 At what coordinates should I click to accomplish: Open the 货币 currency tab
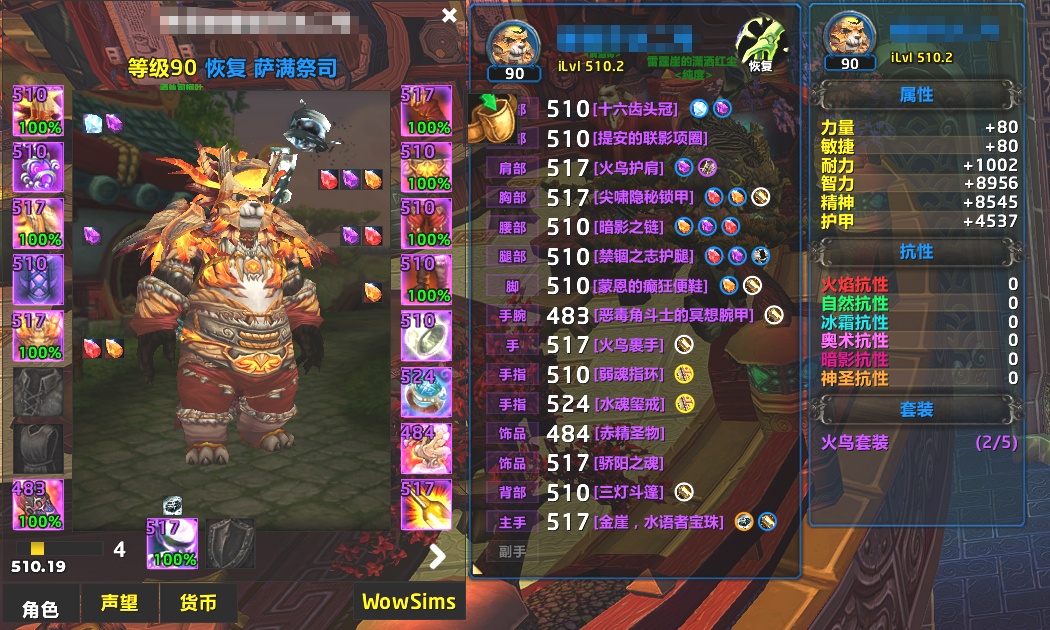pos(198,603)
